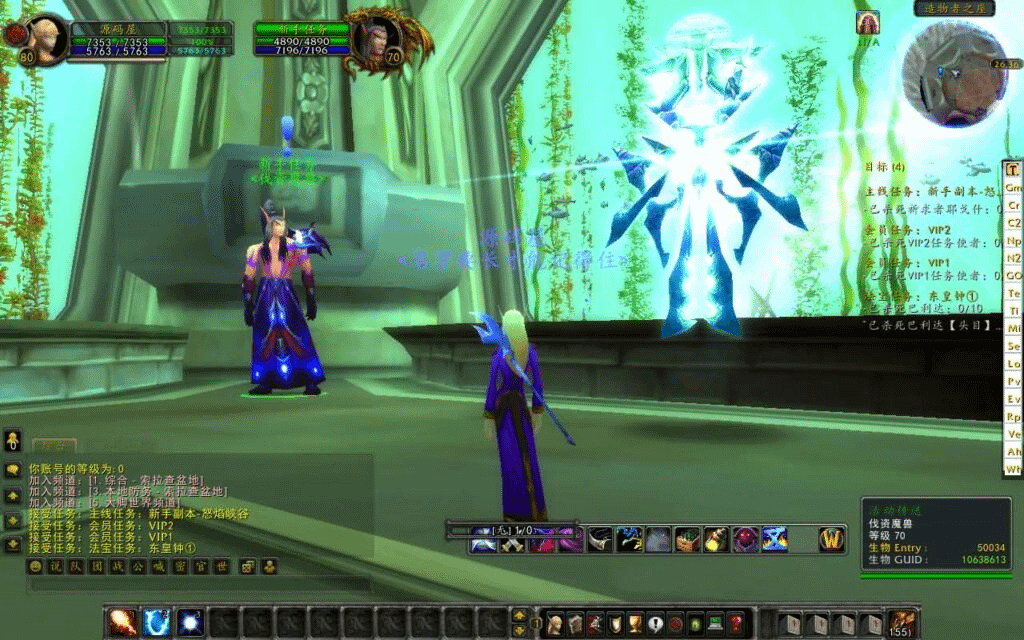
Task: Click the gold WoW logo button
Action: click(832, 539)
